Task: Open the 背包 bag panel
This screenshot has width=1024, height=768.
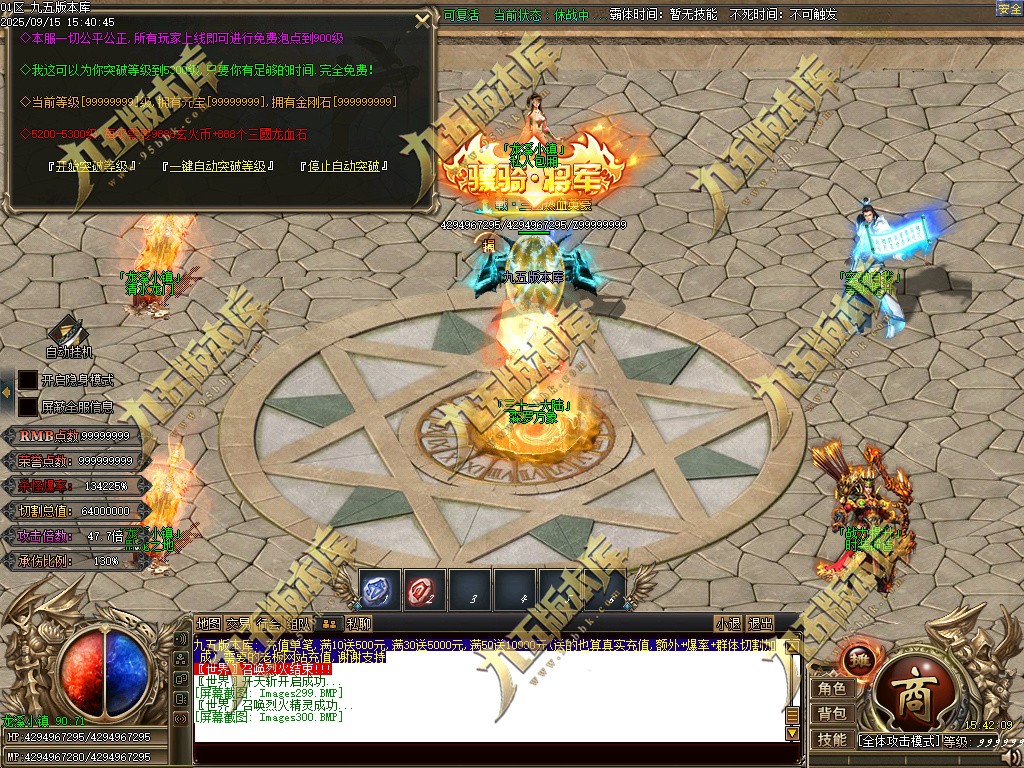Action: 832,714
